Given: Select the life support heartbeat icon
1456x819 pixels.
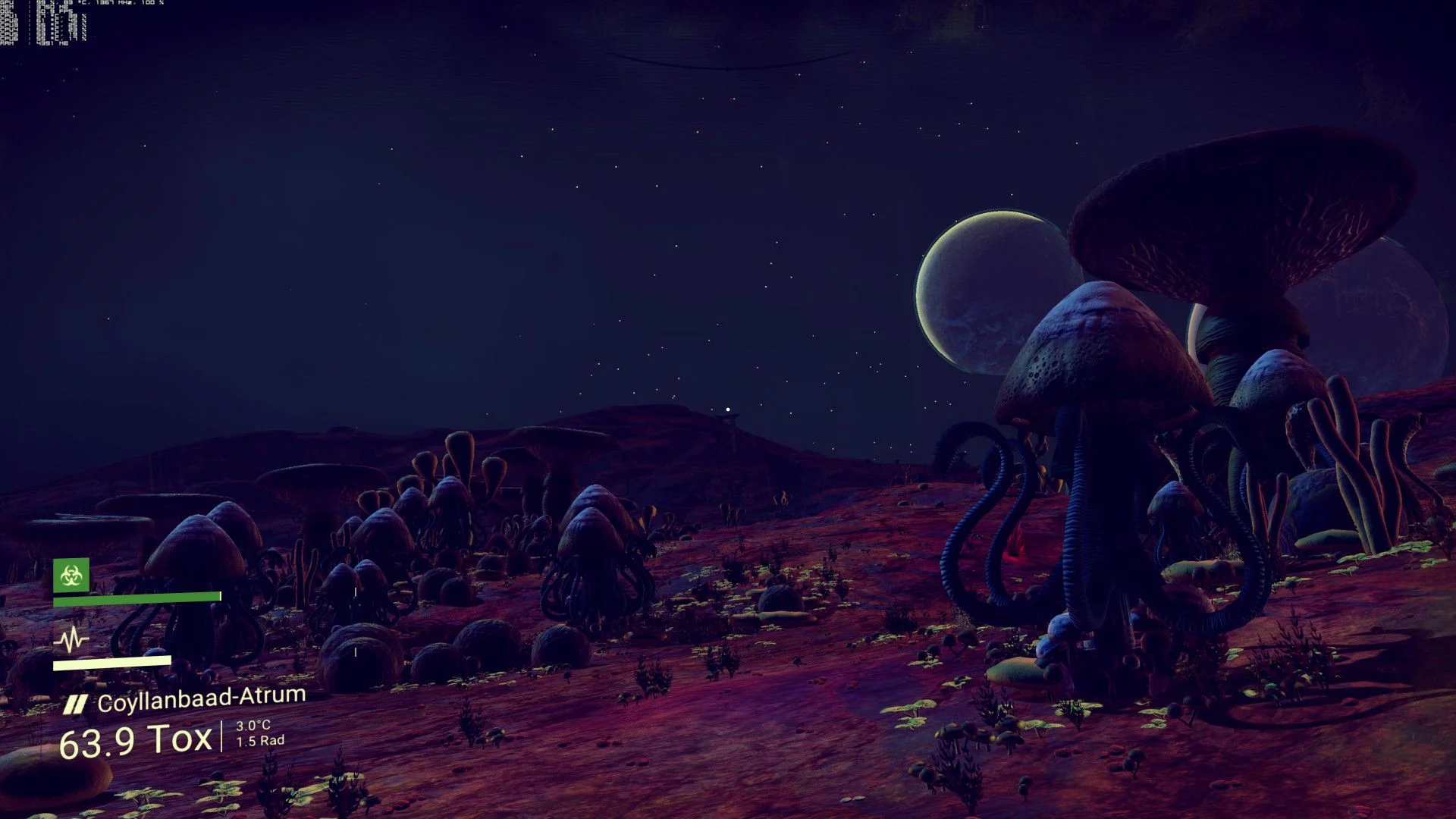Looking at the screenshot, I should (71, 639).
